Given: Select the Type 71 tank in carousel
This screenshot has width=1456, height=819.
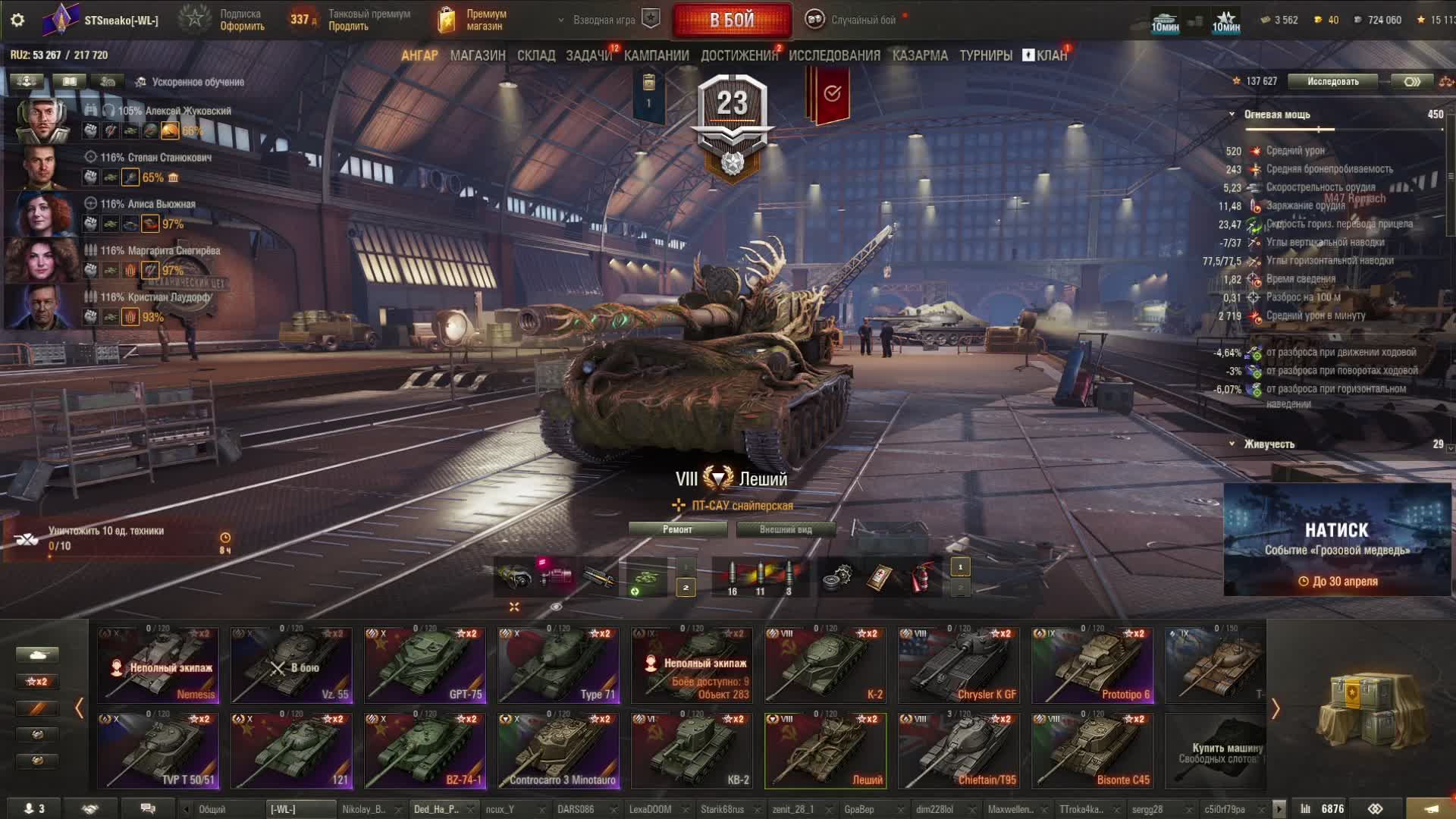Looking at the screenshot, I should pyautogui.click(x=559, y=665).
